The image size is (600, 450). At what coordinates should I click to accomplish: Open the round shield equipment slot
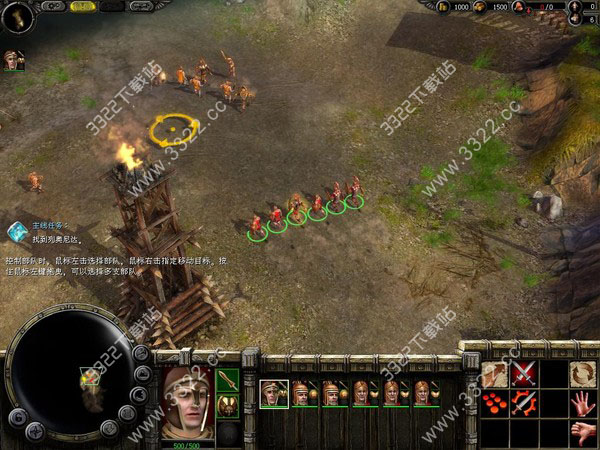(228, 405)
